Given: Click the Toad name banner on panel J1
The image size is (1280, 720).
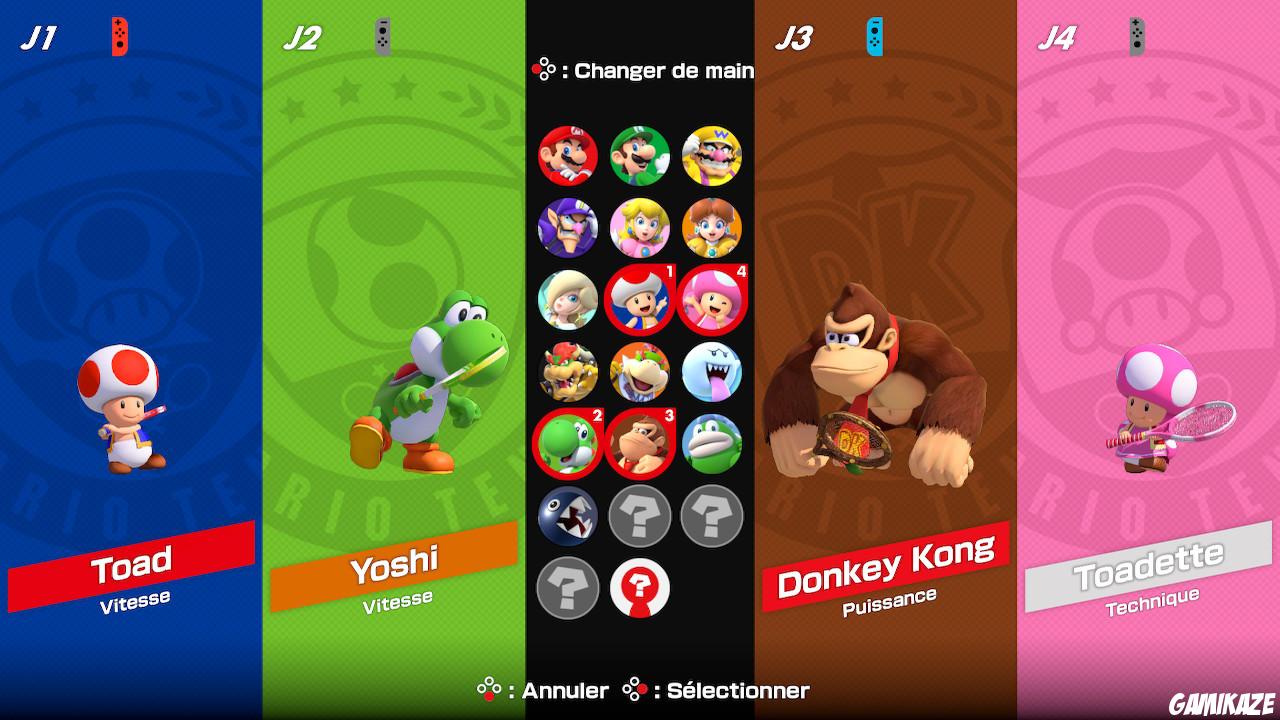Looking at the screenshot, I should 130,561.
